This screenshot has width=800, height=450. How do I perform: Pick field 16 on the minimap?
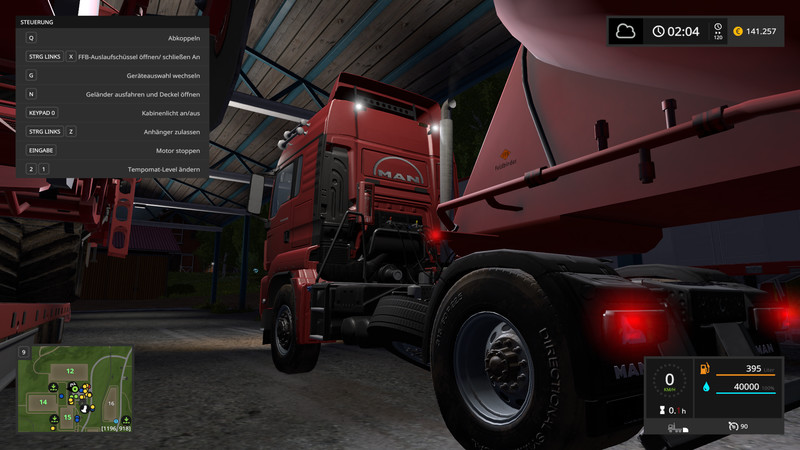coord(111,403)
